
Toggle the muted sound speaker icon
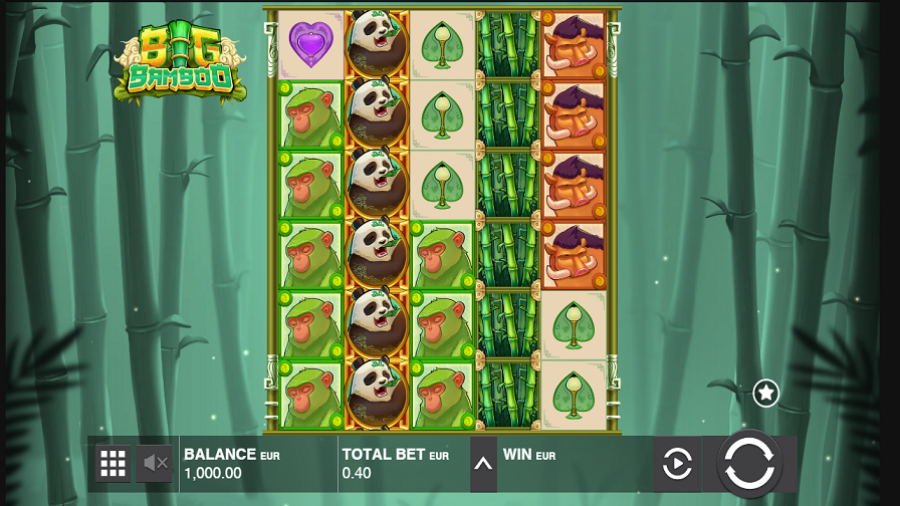click(x=155, y=463)
